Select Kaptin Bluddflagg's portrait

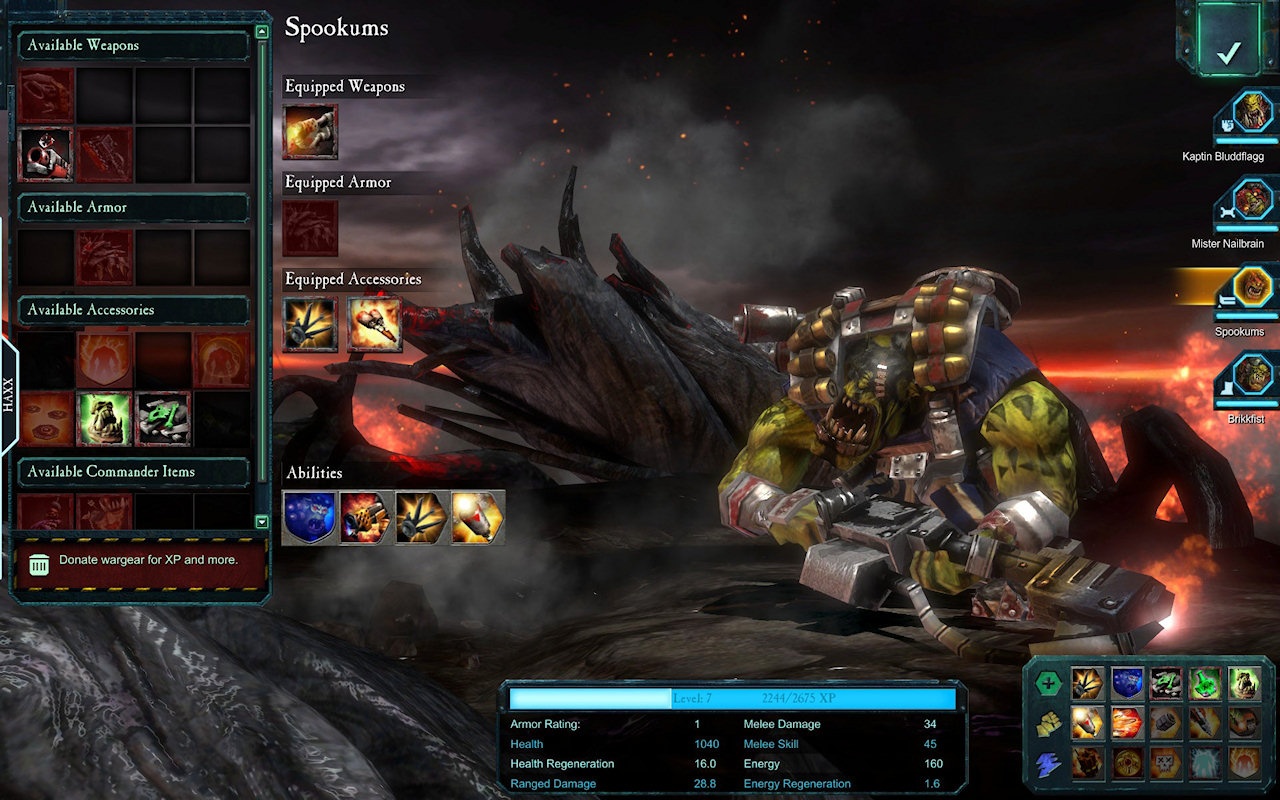click(1252, 113)
